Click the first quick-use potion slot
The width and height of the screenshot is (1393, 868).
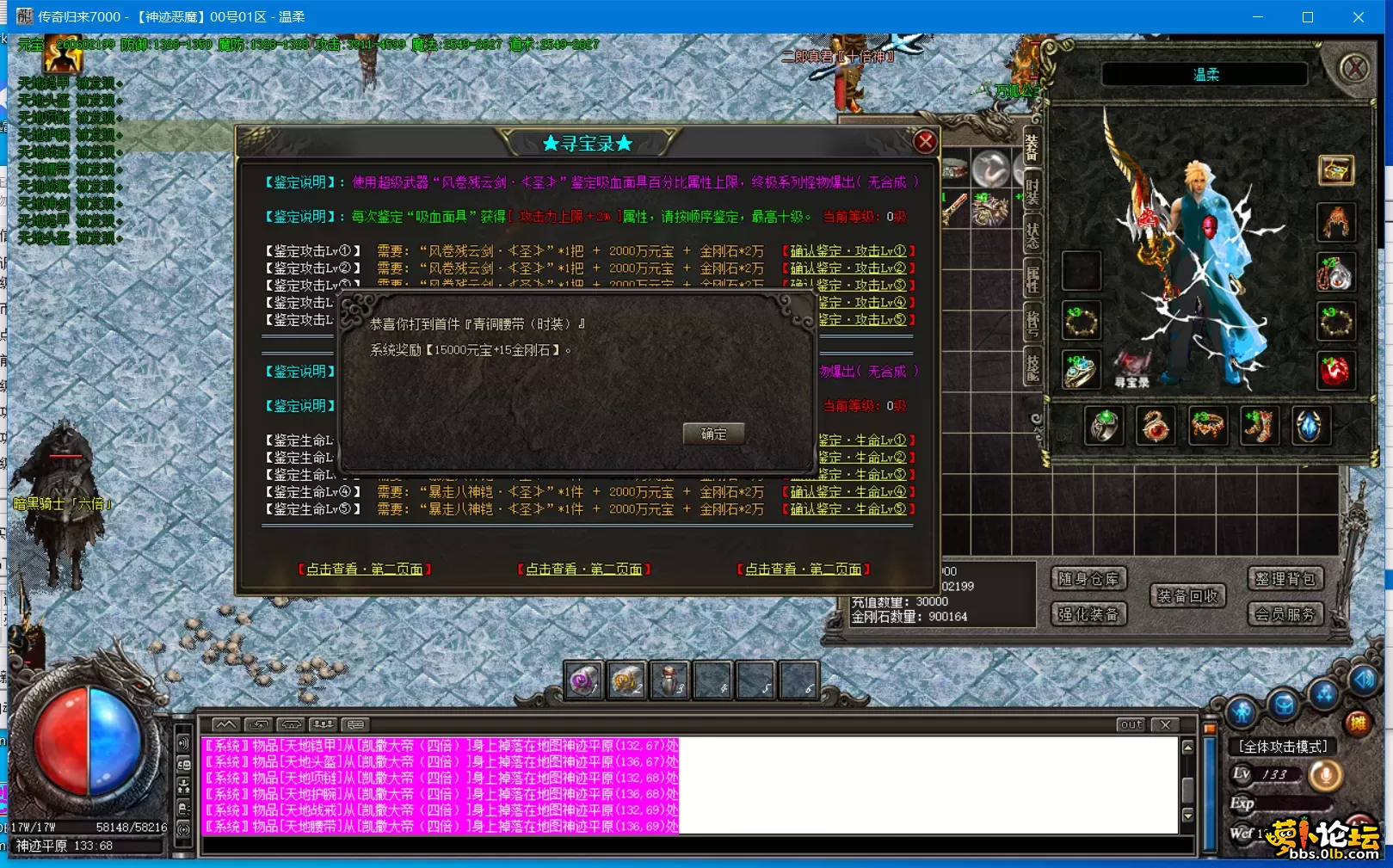(583, 680)
